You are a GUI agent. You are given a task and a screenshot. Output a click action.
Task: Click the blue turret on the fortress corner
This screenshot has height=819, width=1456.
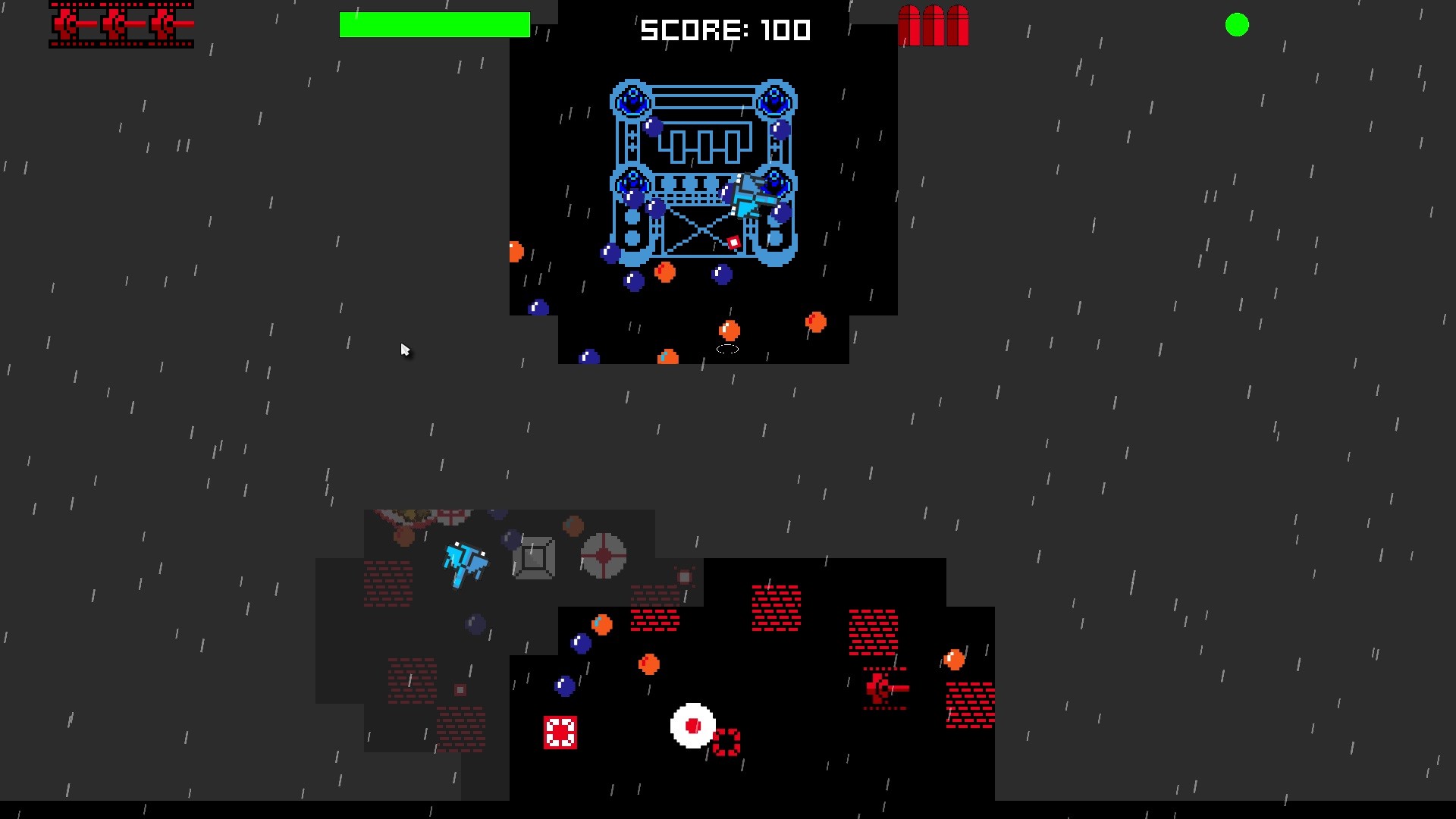(632, 99)
